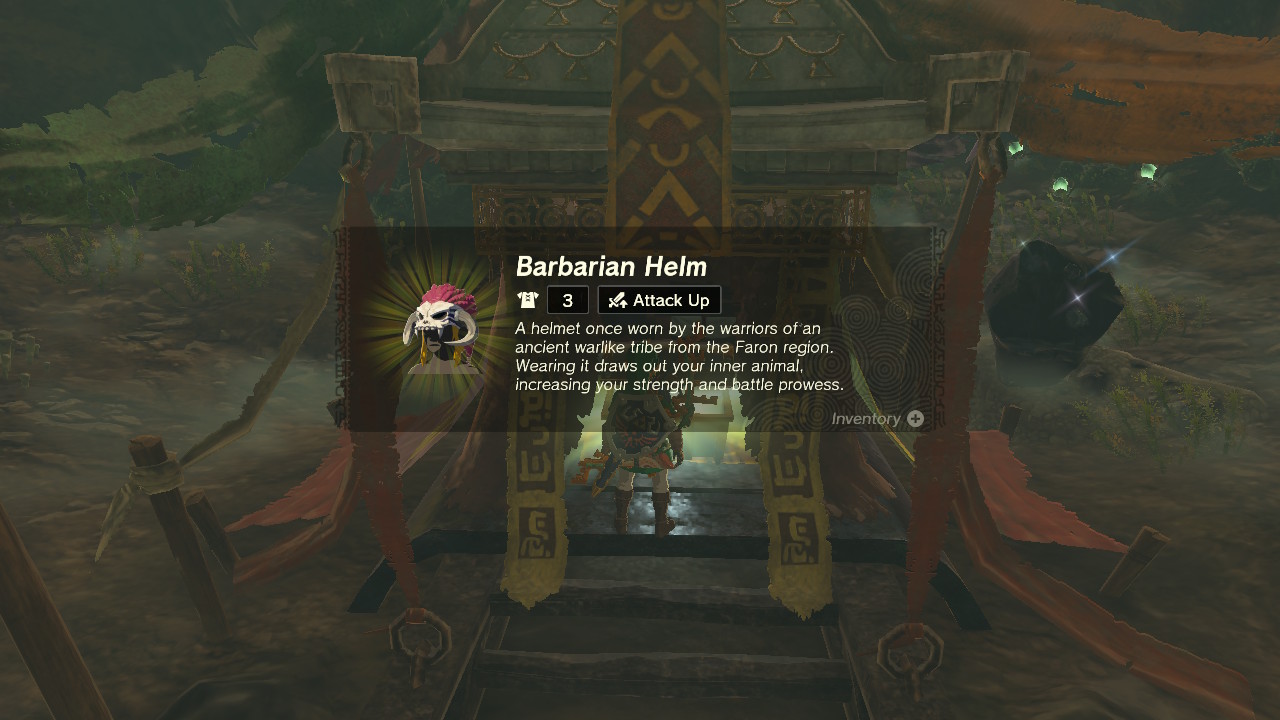Expand the item stats row
Image resolution: width=1280 pixels, height=720 pixels.
pyautogui.click(x=620, y=299)
